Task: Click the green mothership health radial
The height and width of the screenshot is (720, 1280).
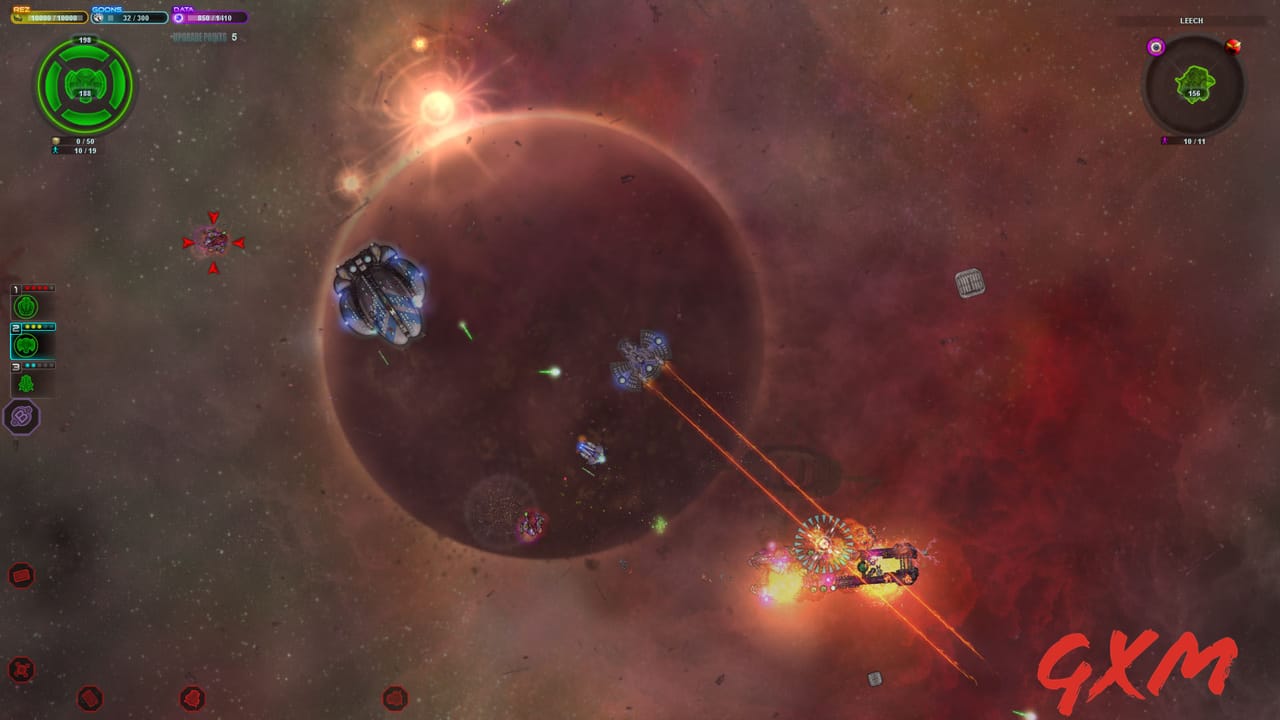Action: 83,88
